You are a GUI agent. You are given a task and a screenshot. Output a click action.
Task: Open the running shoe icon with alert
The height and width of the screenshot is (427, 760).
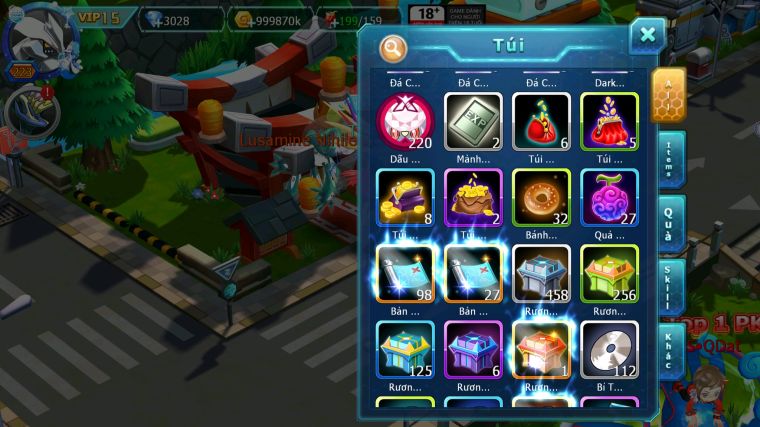[x=29, y=112]
